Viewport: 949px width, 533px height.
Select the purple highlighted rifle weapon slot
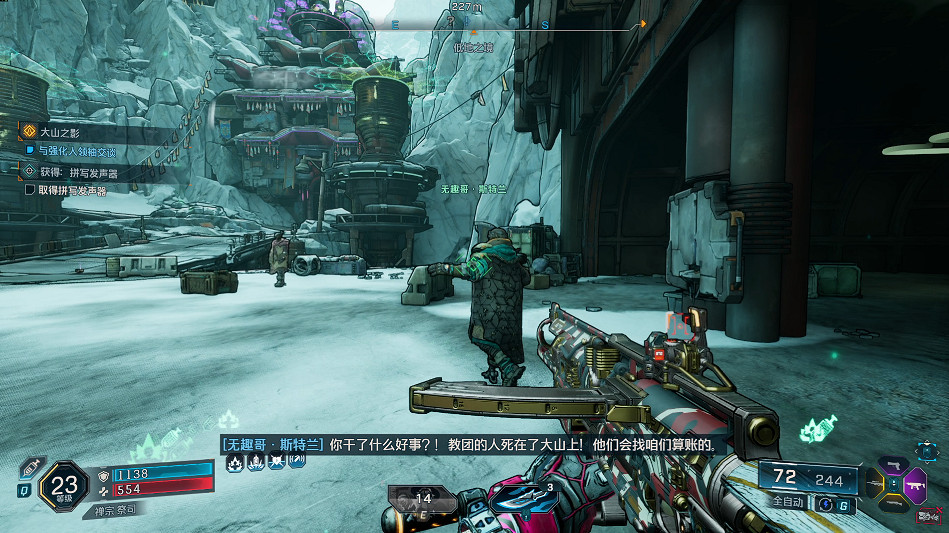click(913, 487)
